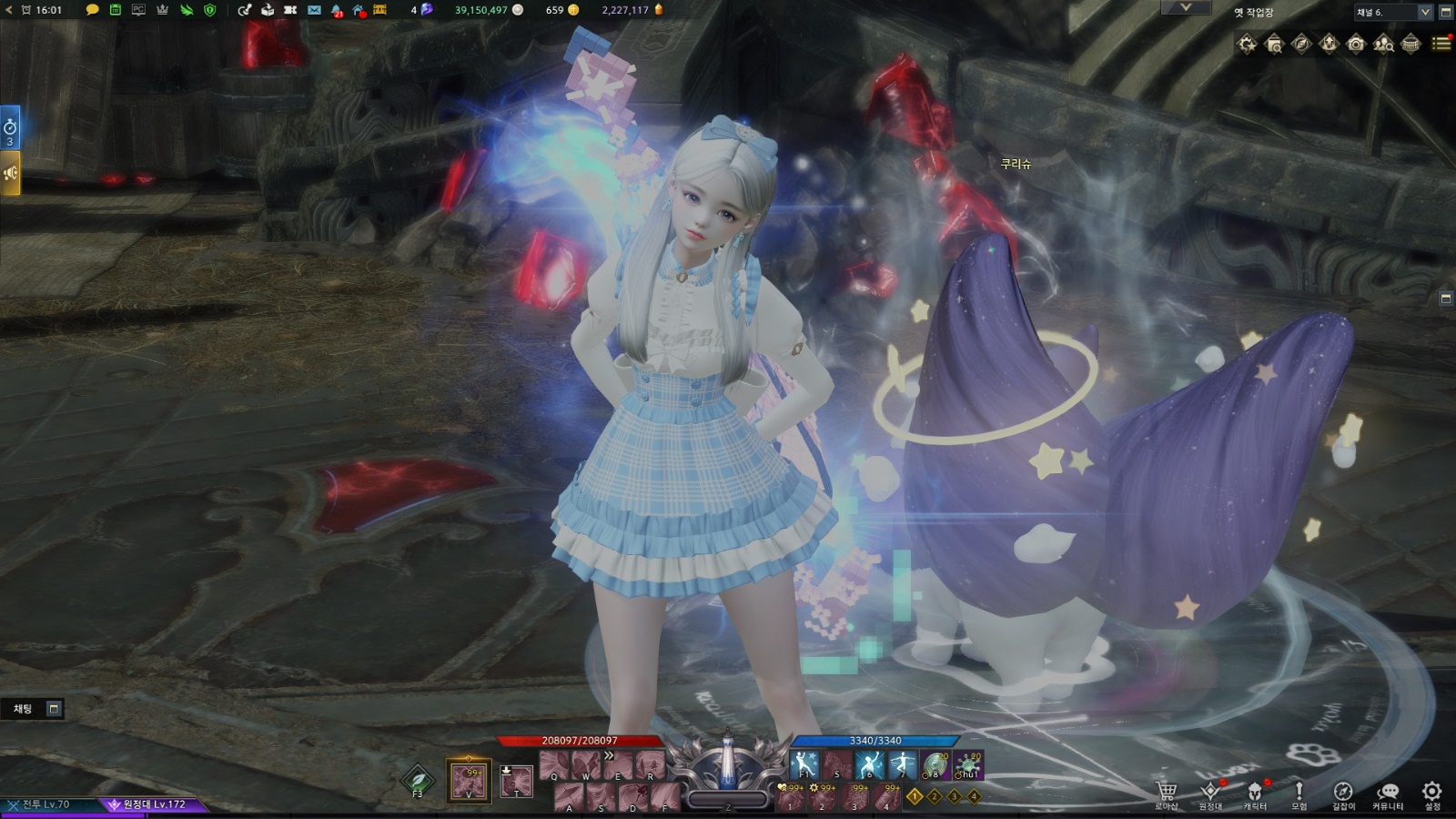Viewport: 1456px width, 819px height.
Task: Open the mail envelope icon
Action: [314, 10]
